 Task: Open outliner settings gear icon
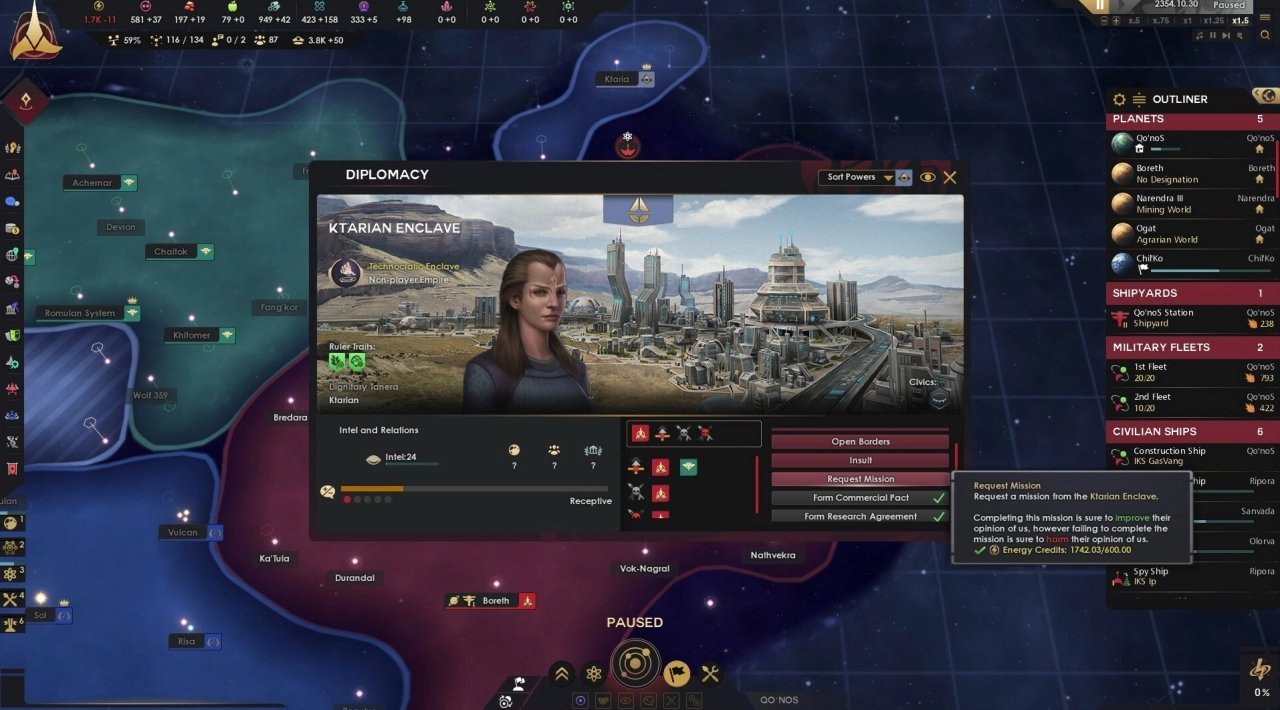1119,100
